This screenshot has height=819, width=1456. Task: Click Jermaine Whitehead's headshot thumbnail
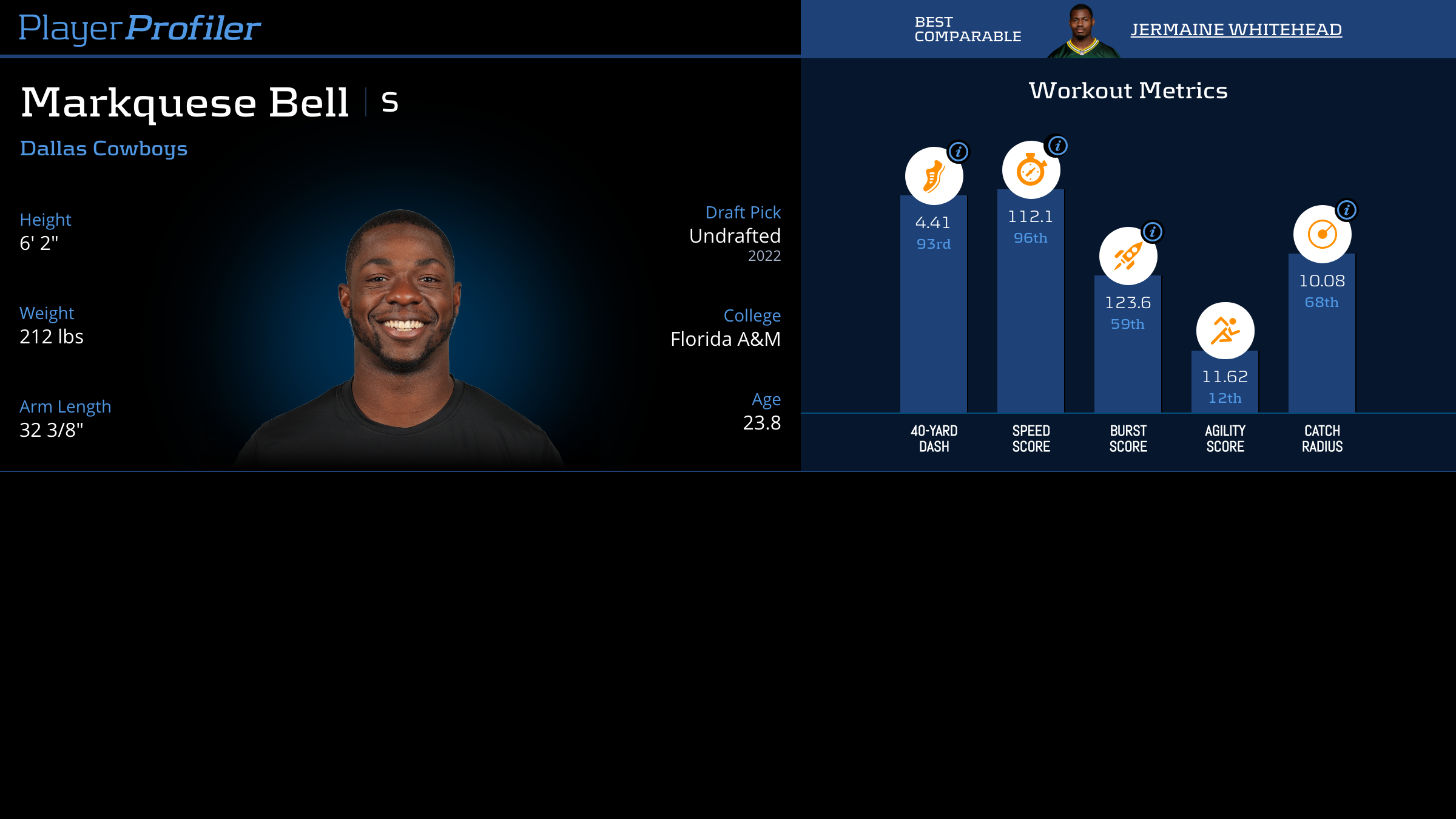[x=1083, y=32]
